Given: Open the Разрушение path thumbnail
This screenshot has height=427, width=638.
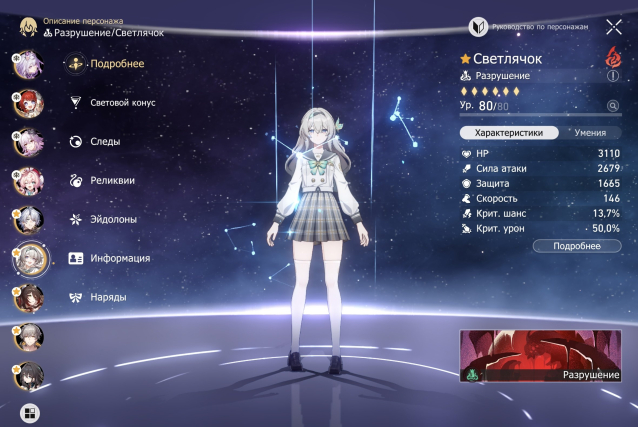Looking at the screenshot, I should click(539, 357).
